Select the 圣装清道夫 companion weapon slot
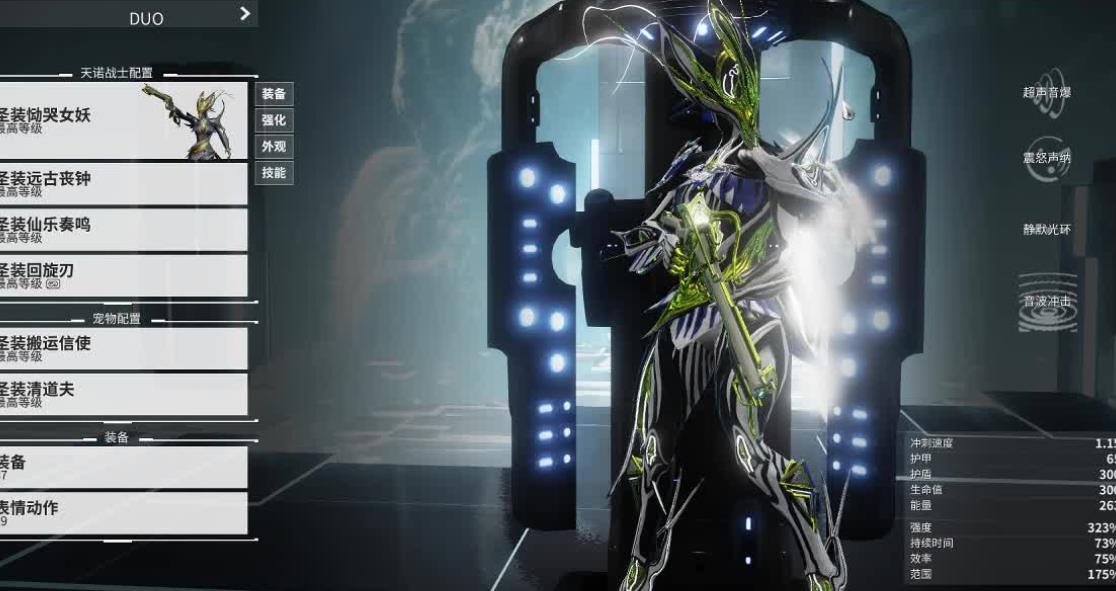 [122, 395]
